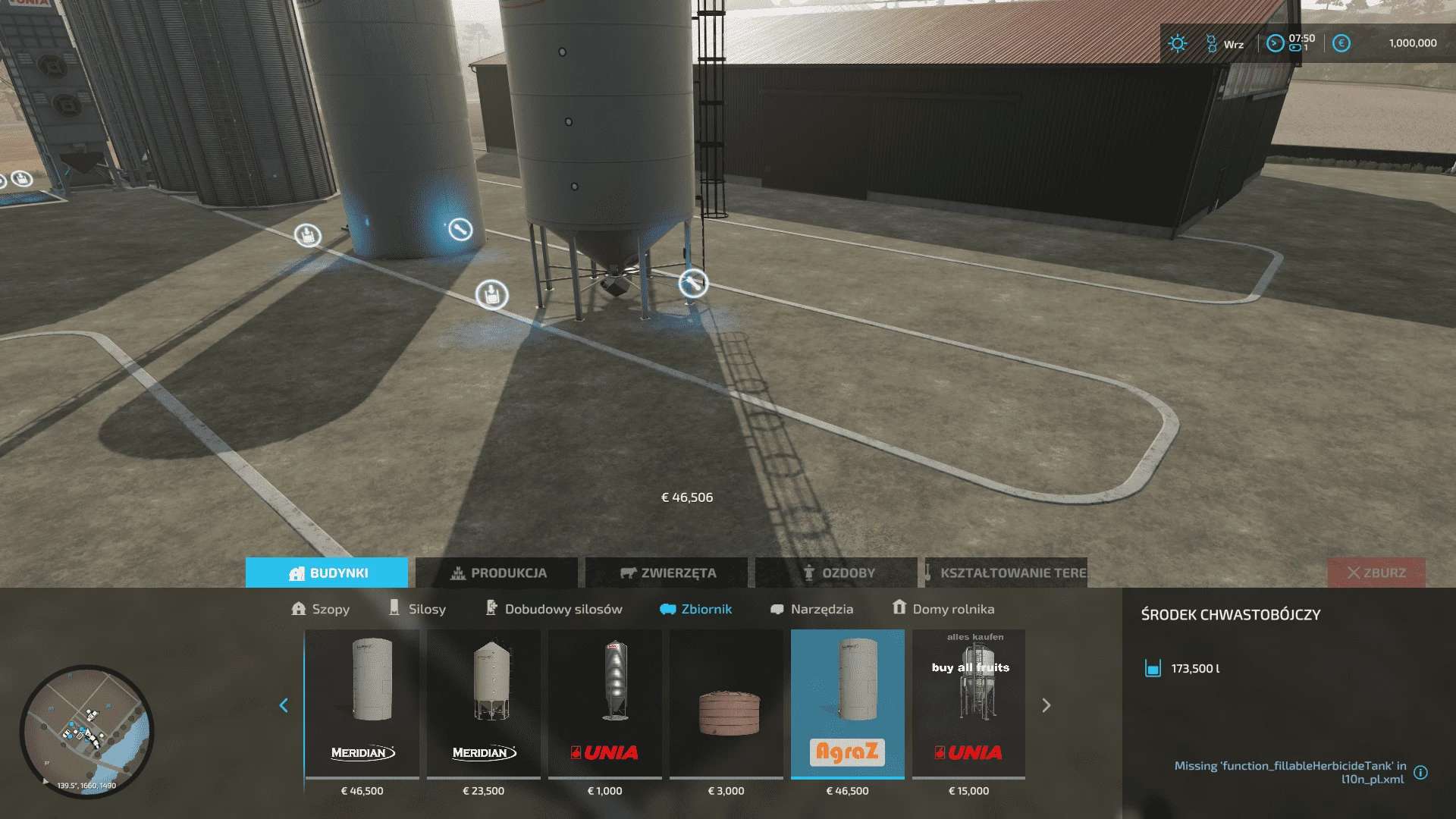
Task: Show the Narzędzia subcategory
Action: pyautogui.click(x=811, y=609)
